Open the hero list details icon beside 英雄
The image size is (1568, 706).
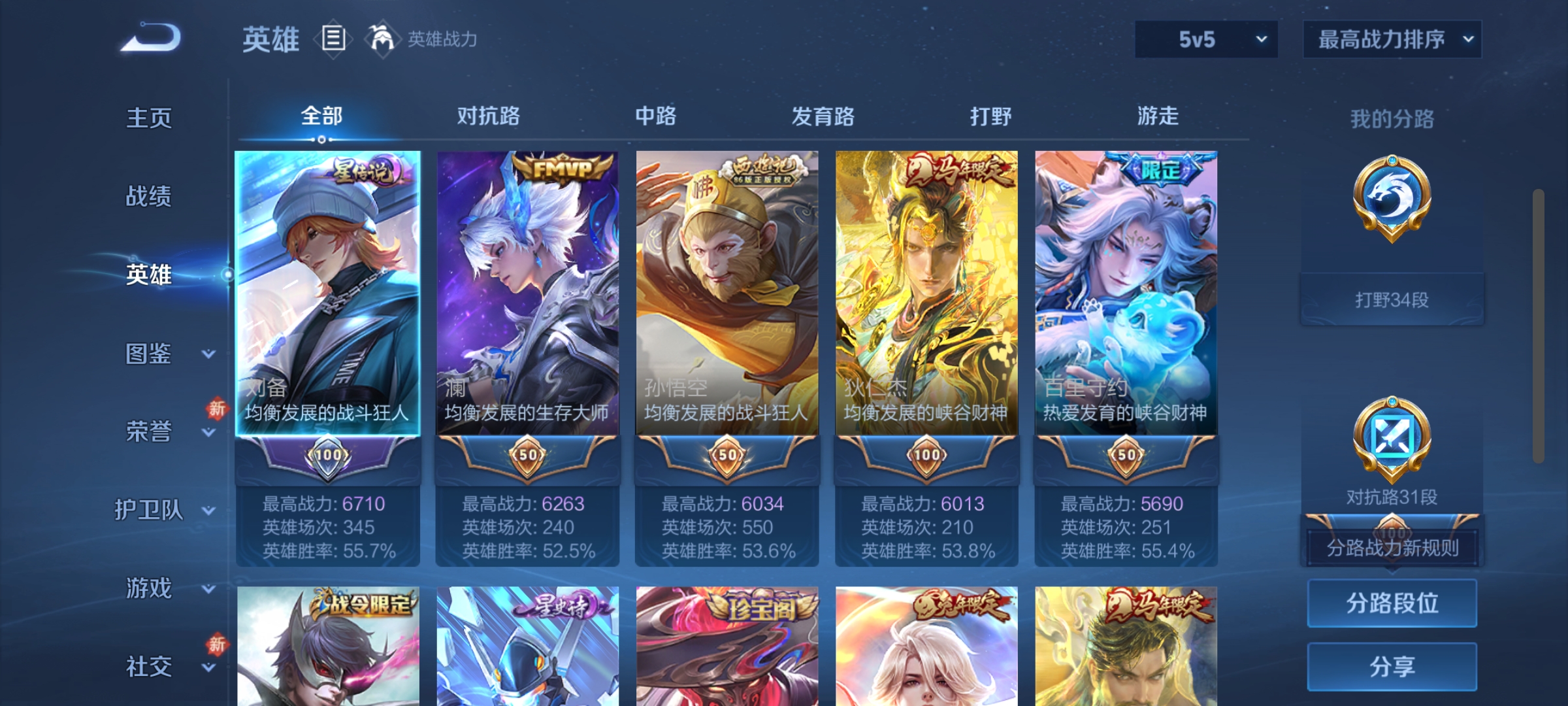tap(333, 39)
